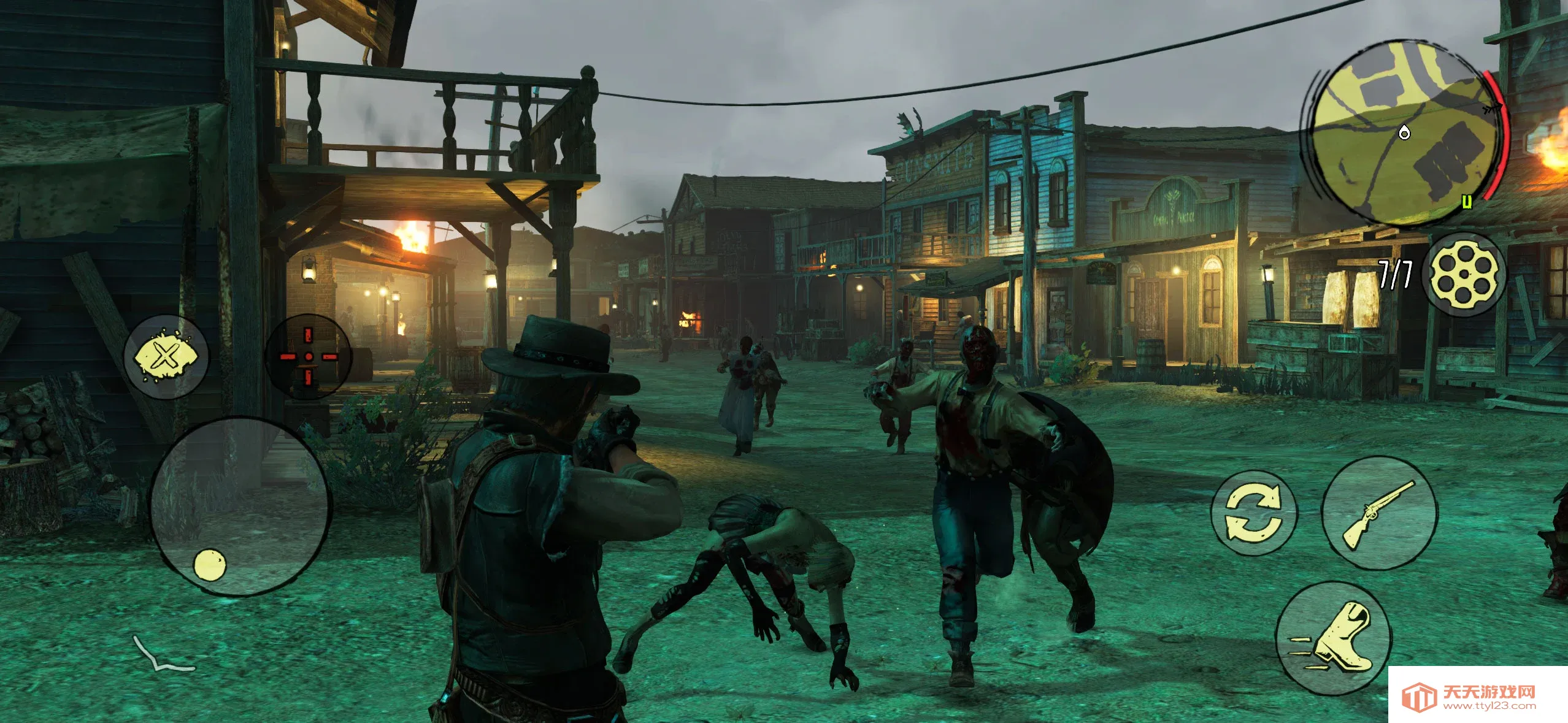Tap the virtual movement joystick

240,506
